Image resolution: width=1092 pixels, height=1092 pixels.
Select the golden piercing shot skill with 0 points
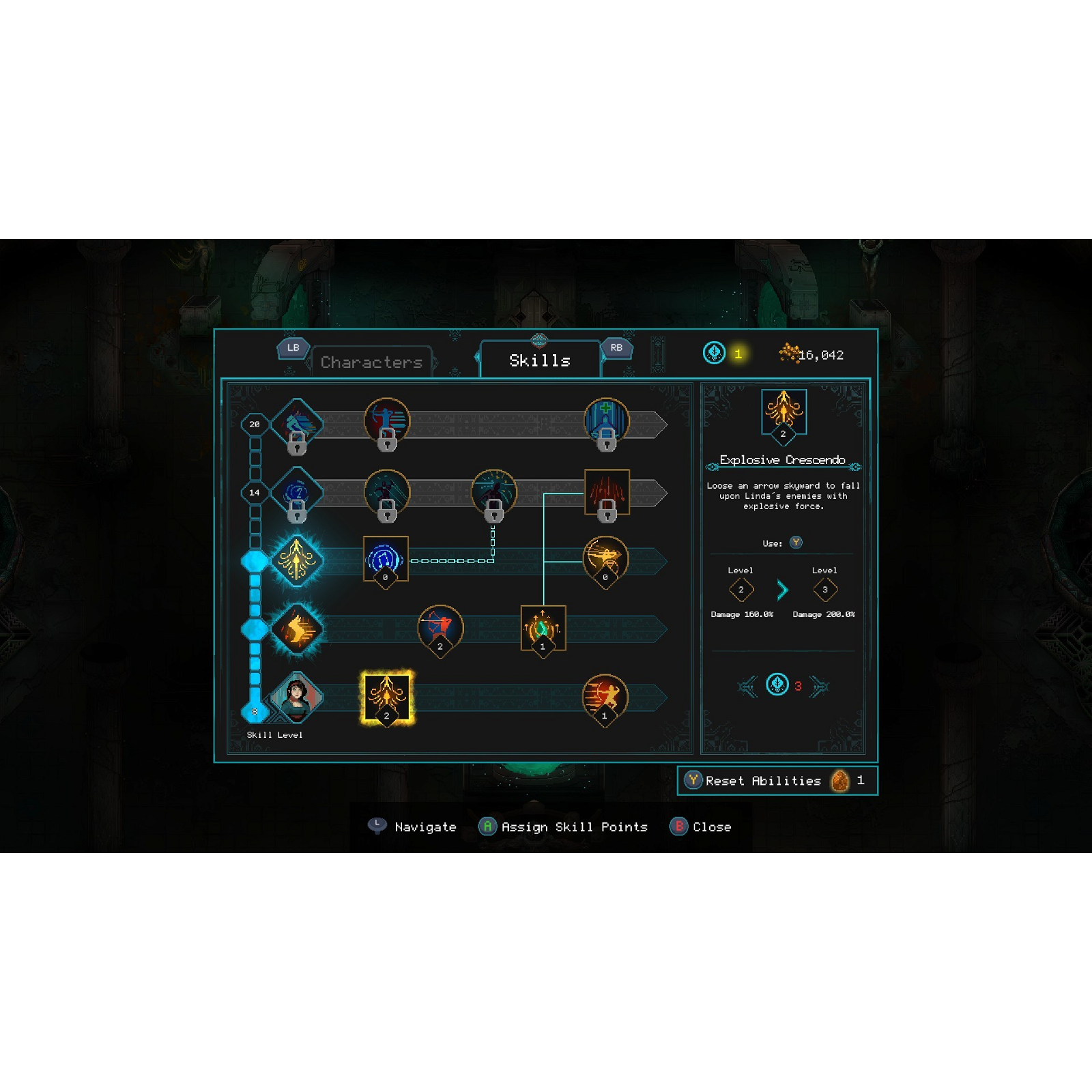point(605,558)
